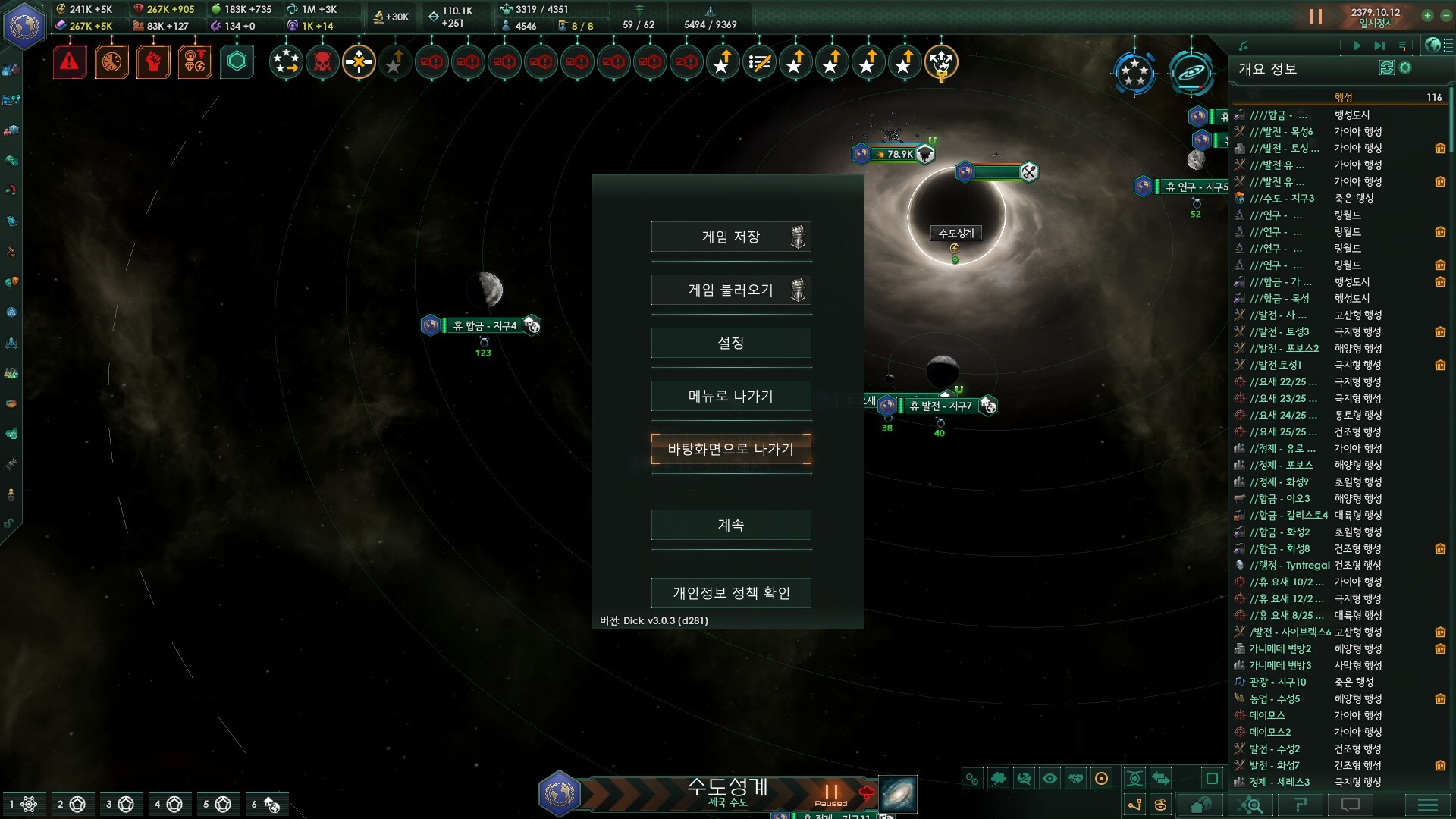Click the red skull alert notification
The image size is (1456, 819).
click(322, 62)
